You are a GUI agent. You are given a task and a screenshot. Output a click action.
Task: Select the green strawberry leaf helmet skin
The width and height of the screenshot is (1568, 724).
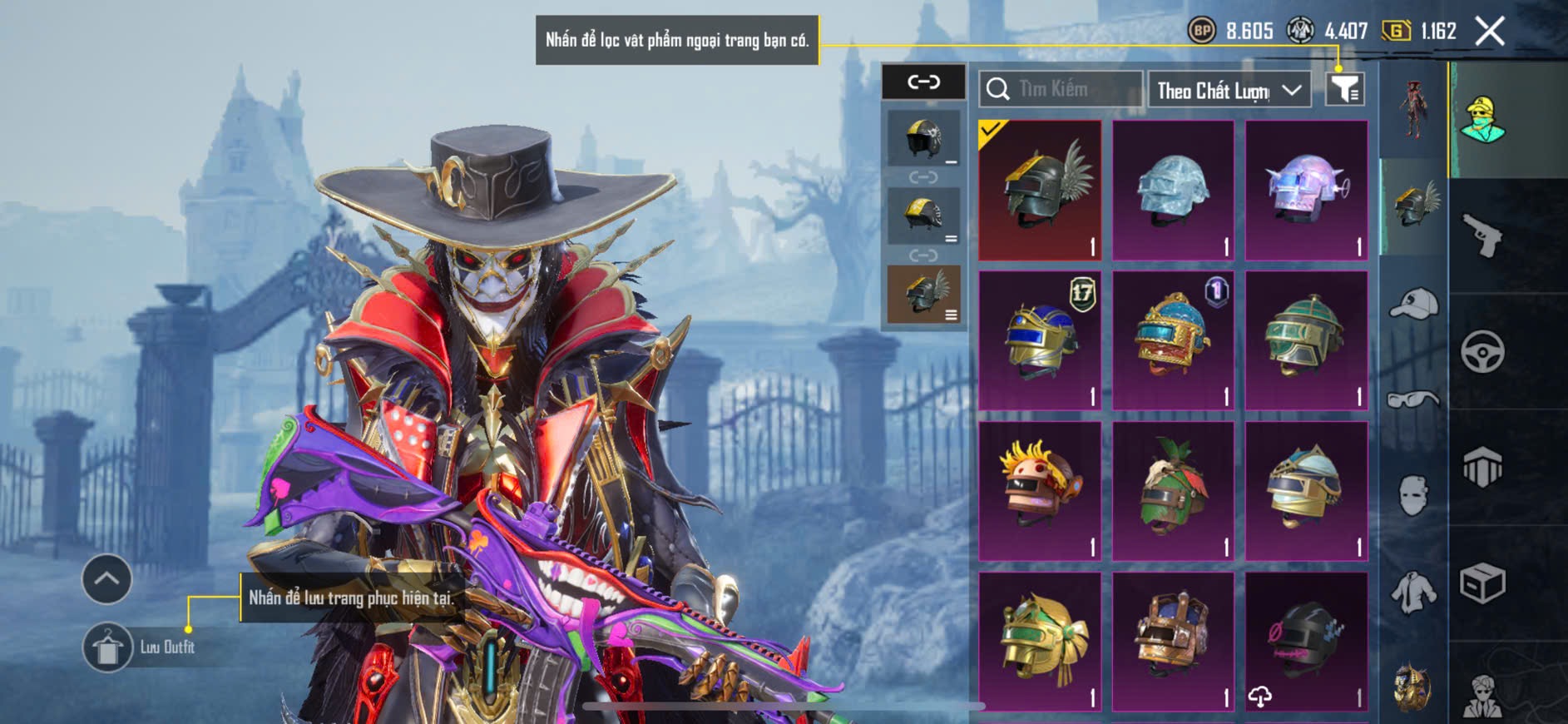coord(1173,491)
